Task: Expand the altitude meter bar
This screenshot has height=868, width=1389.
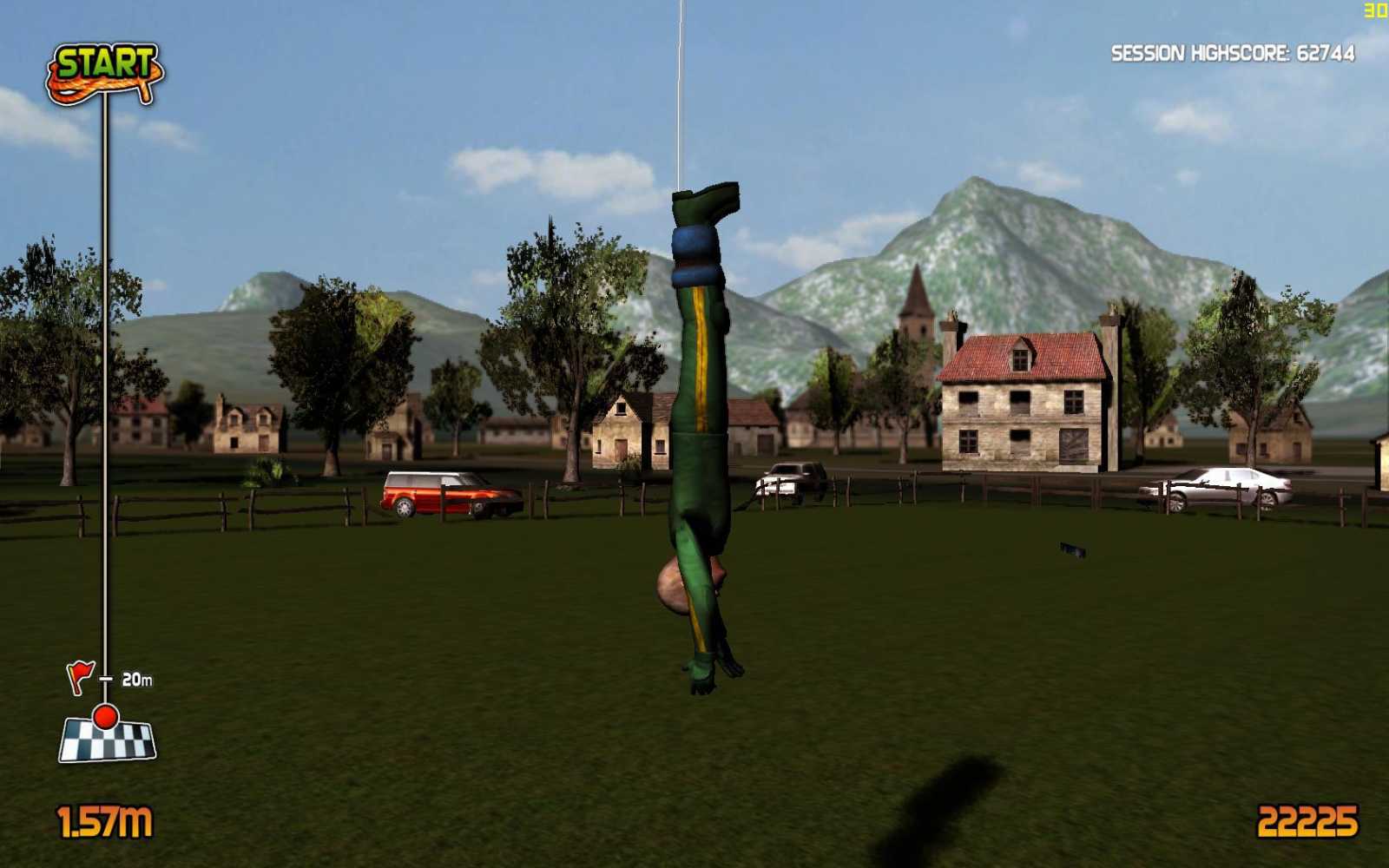Action: coord(106,391)
